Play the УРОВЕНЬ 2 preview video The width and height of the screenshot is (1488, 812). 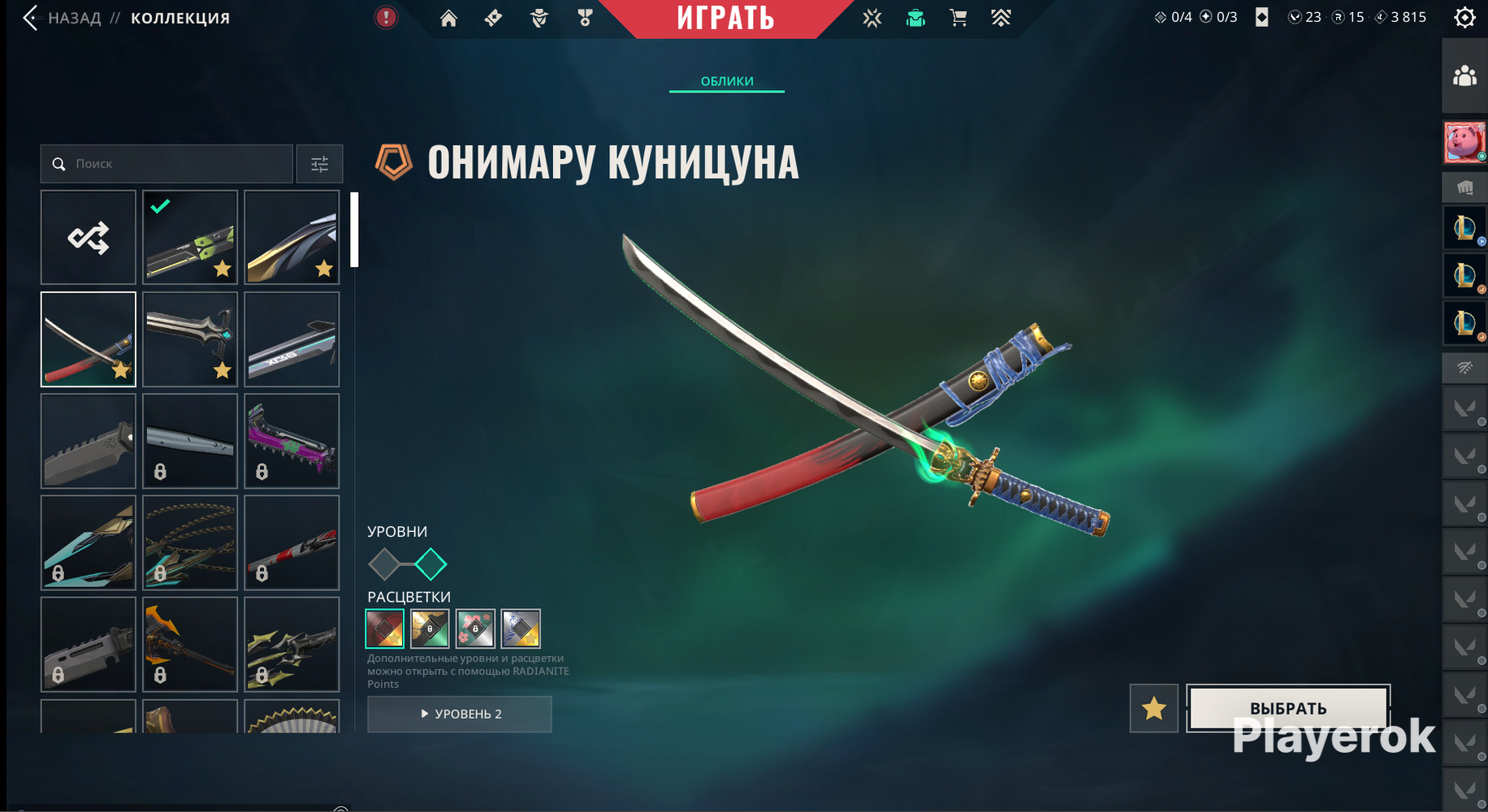pyautogui.click(x=460, y=714)
